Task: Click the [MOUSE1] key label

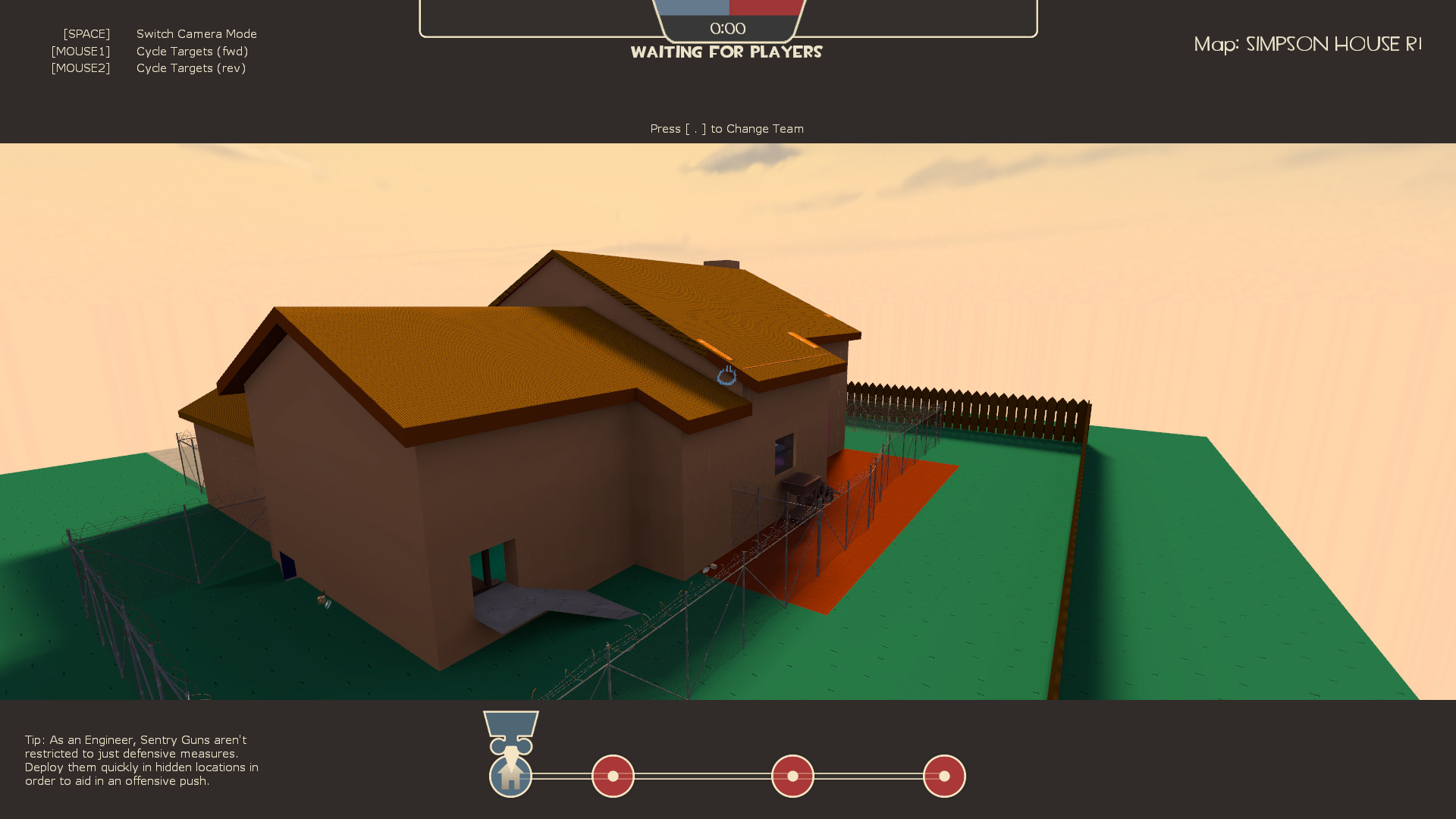Action: tap(80, 51)
